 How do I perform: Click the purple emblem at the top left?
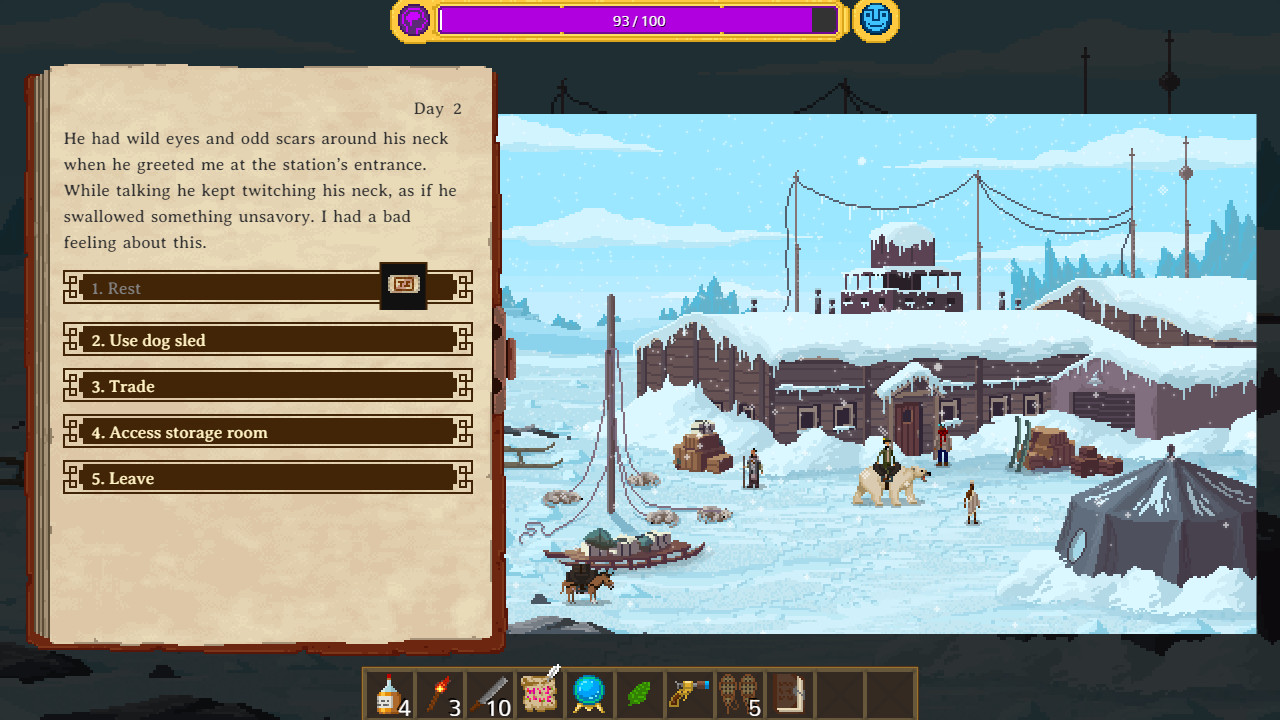pos(411,19)
